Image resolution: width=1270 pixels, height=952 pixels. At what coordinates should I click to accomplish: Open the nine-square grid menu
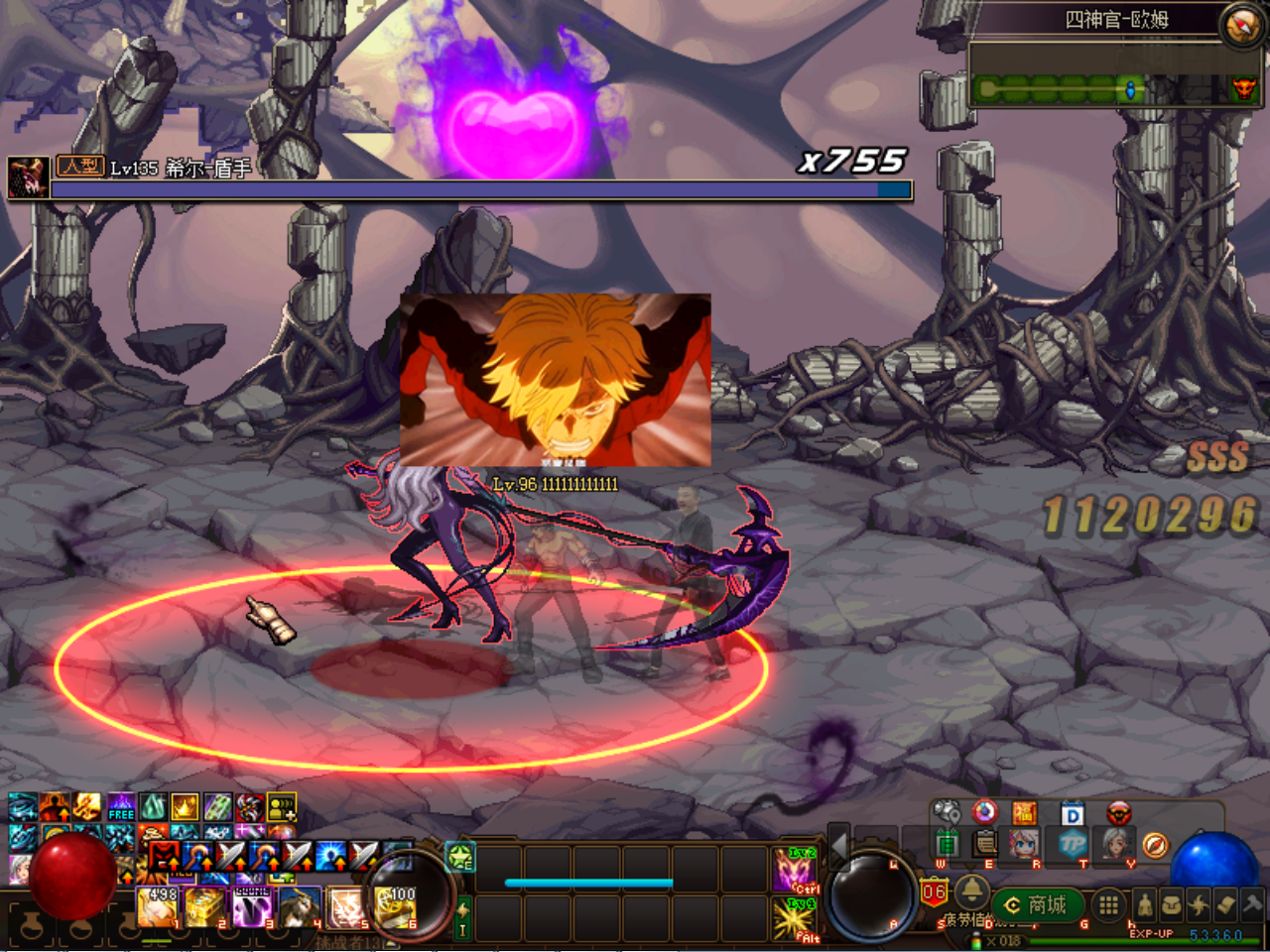point(1109,904)
